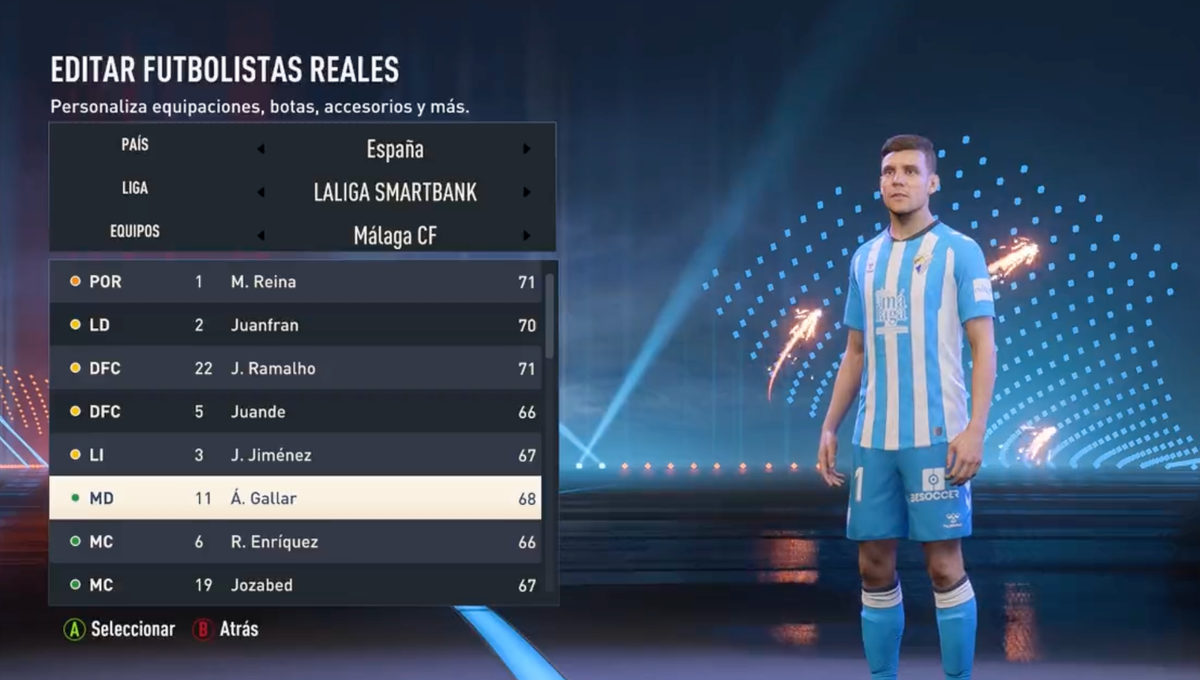
Task: Click the player list scrollbar
Action: coord(549,316)
